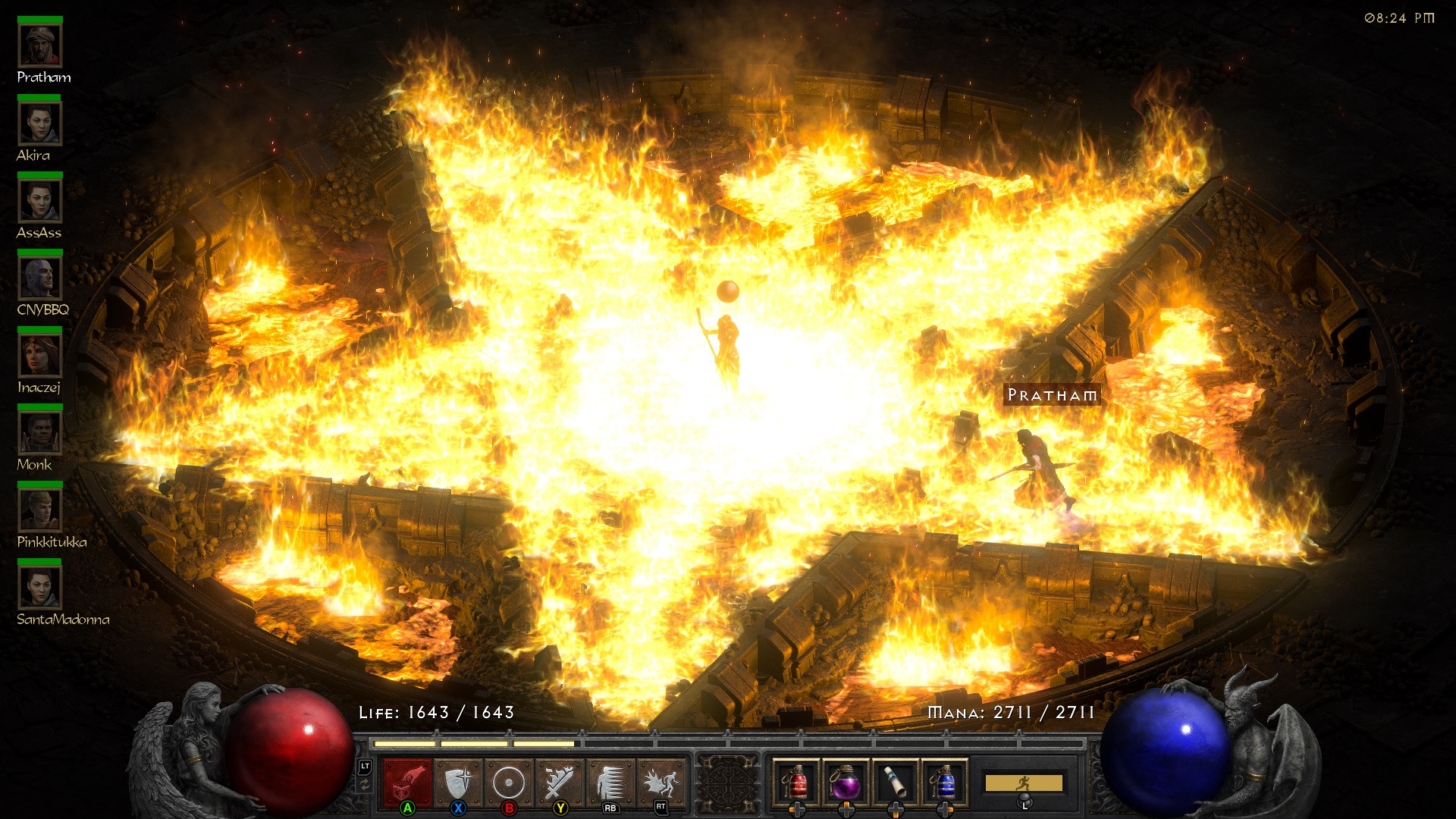Select Akira's party portrait
This screenshot has width=1456, height=819.
[39, 124]
